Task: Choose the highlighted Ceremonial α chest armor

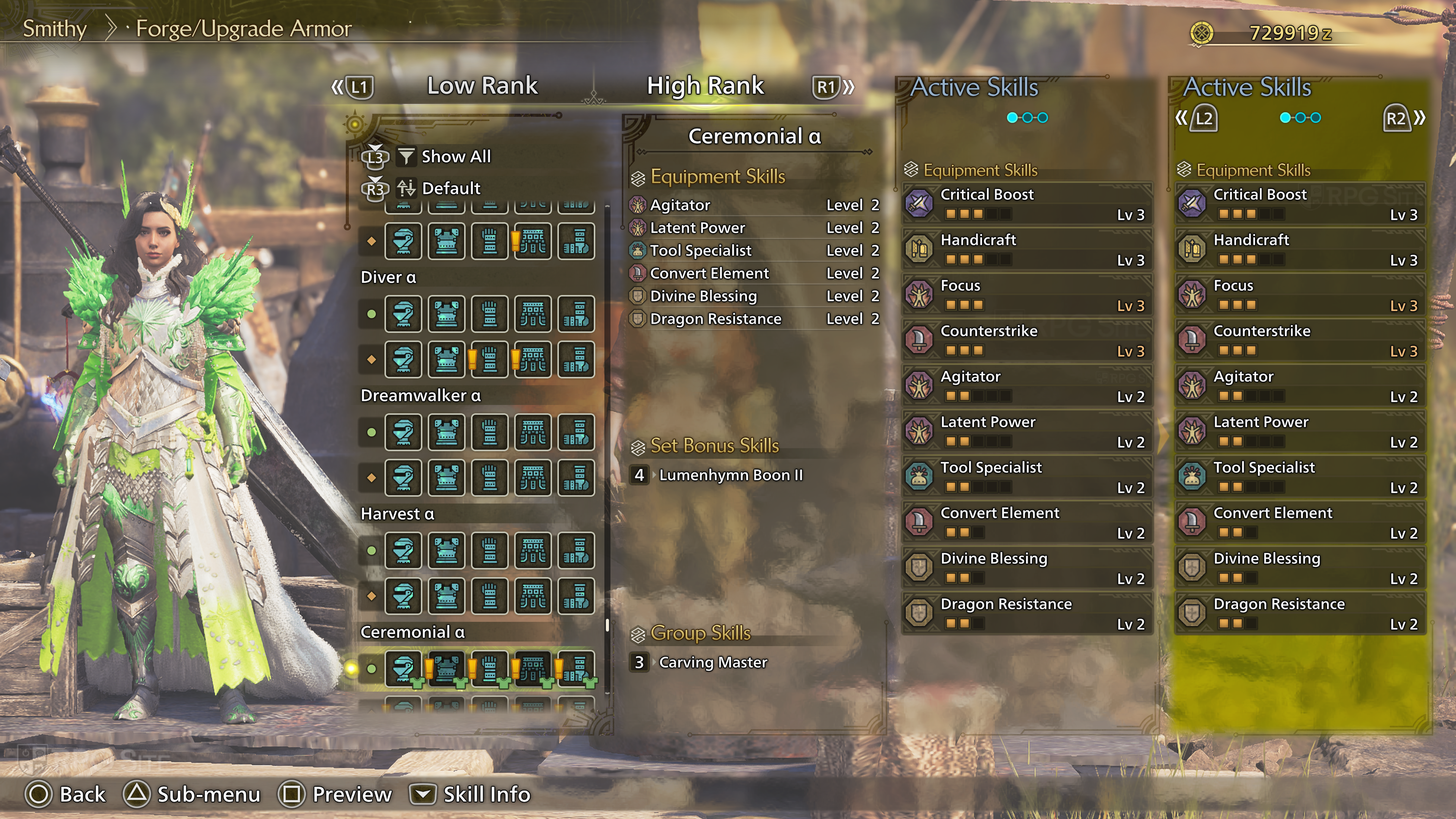Action: (447, 668)
